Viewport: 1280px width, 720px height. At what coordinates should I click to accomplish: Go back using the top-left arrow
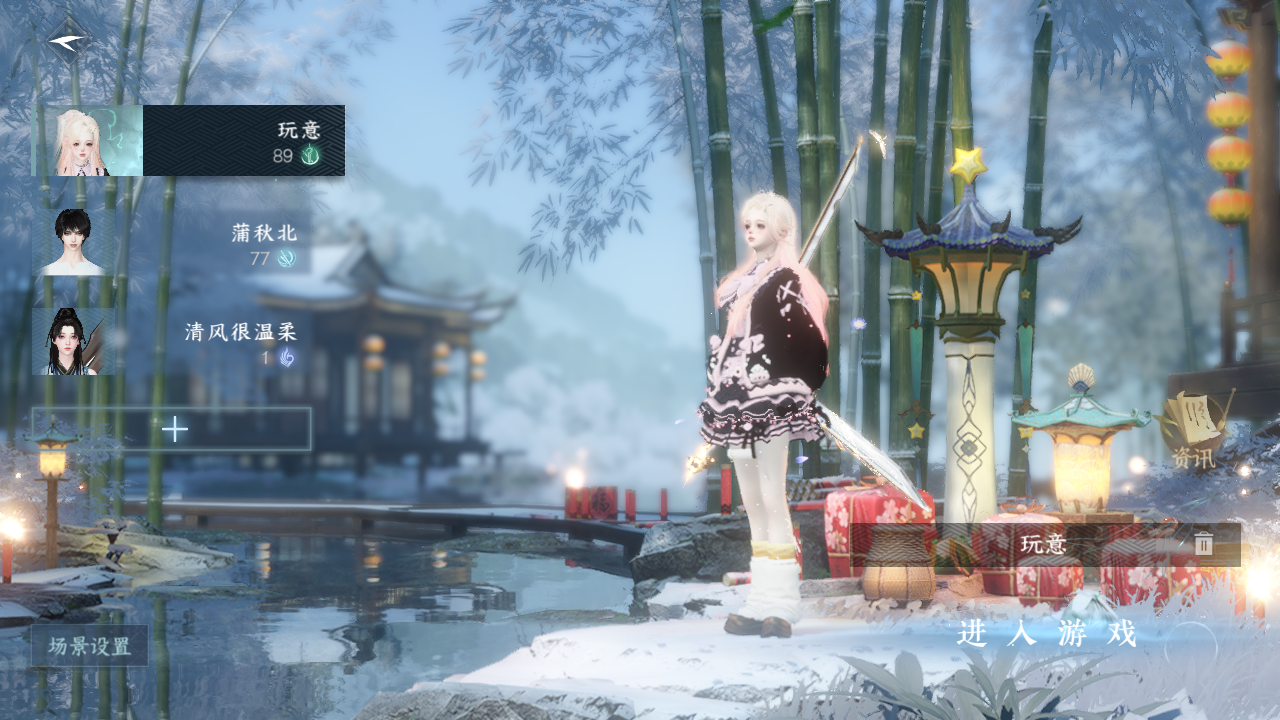click(x=67, y=42)
